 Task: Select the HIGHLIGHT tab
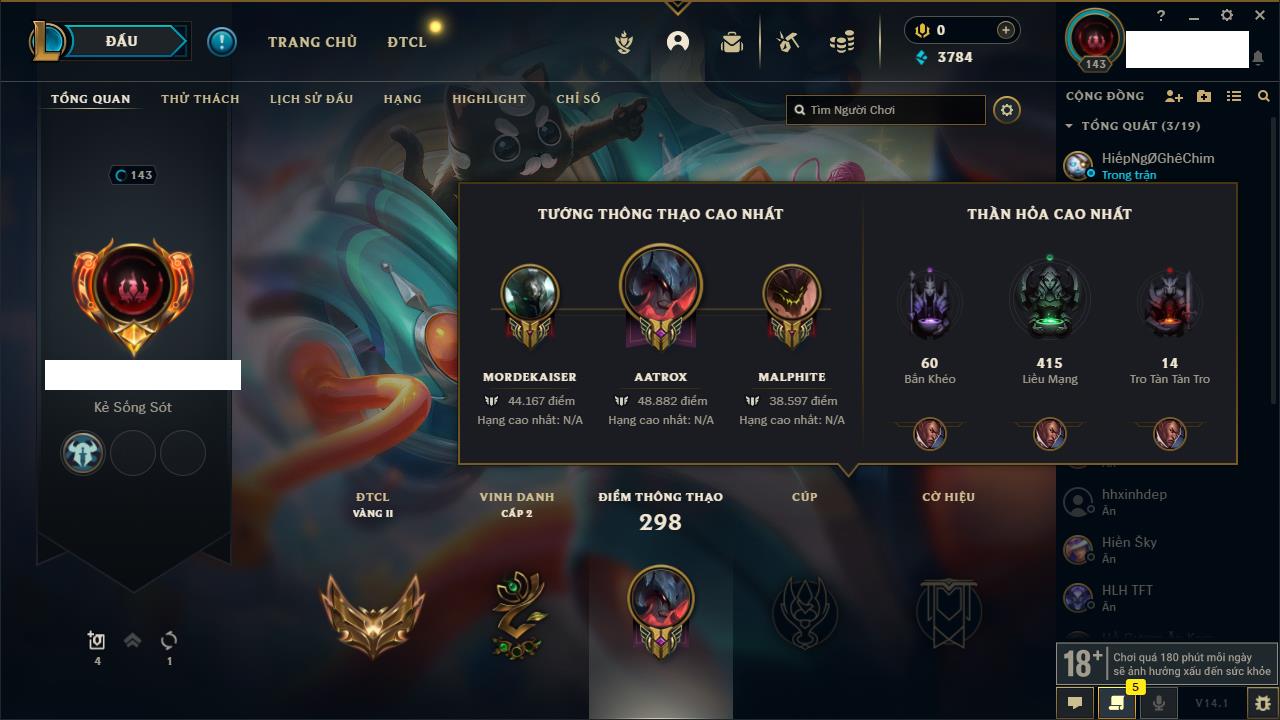488,99
